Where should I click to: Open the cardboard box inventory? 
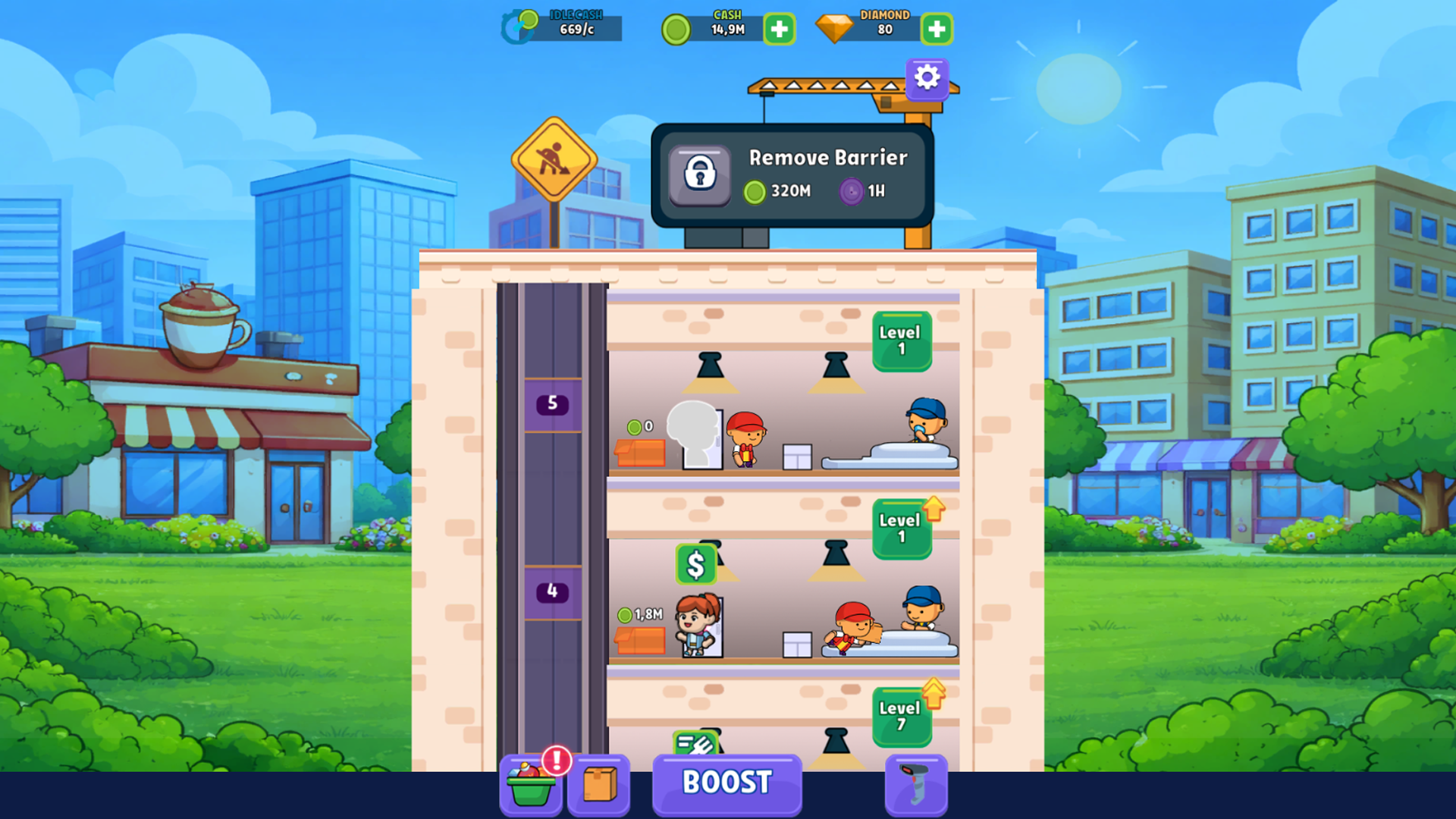click(599, 785)
